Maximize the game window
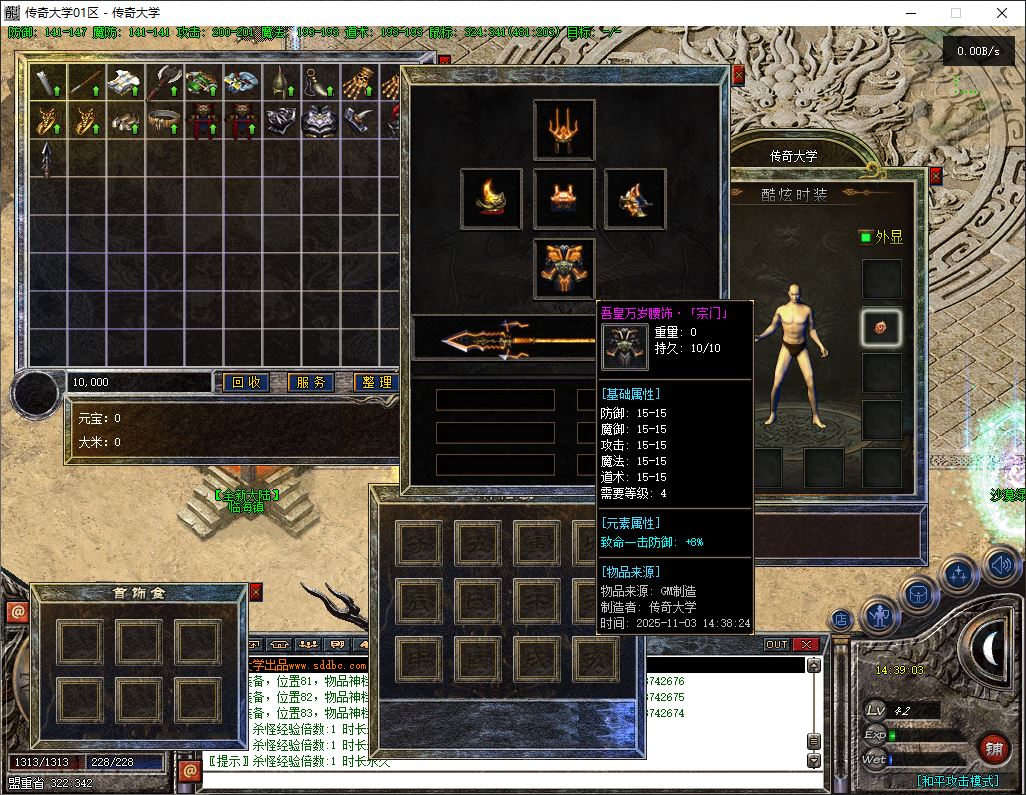 click(x=955, y=13)
